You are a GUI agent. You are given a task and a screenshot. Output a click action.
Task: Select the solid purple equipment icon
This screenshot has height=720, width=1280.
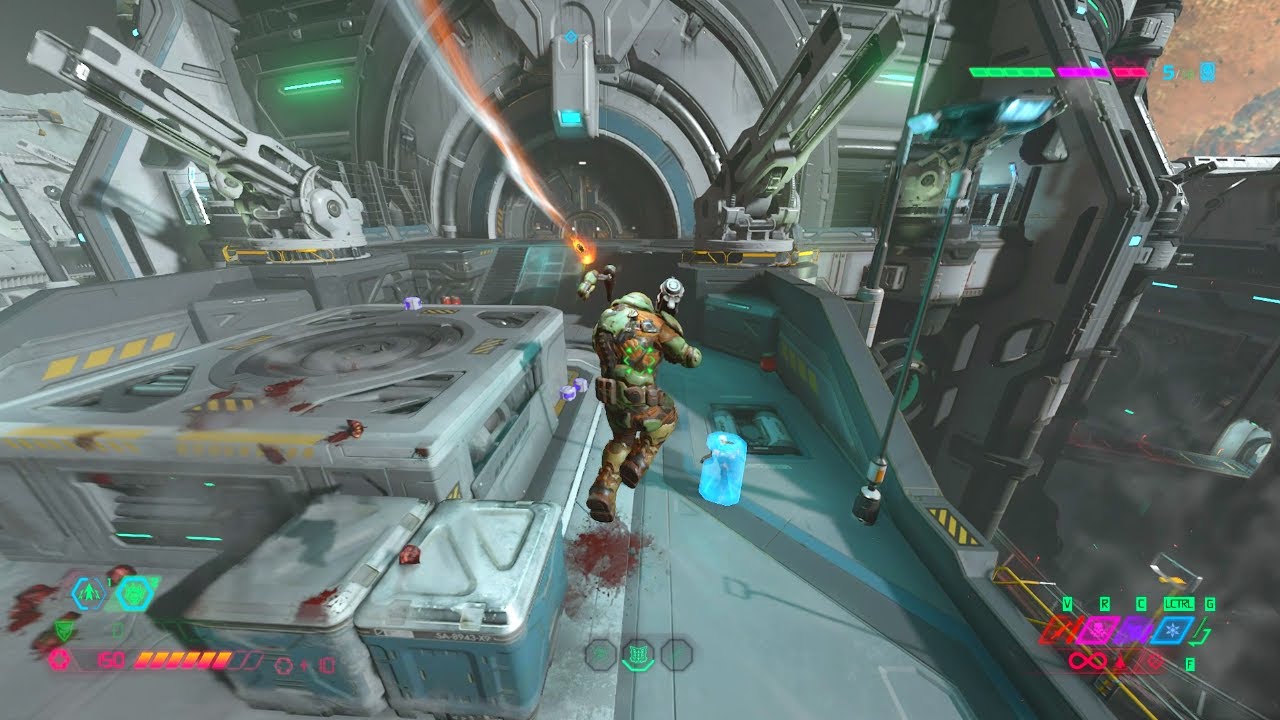pos(1134,630)
